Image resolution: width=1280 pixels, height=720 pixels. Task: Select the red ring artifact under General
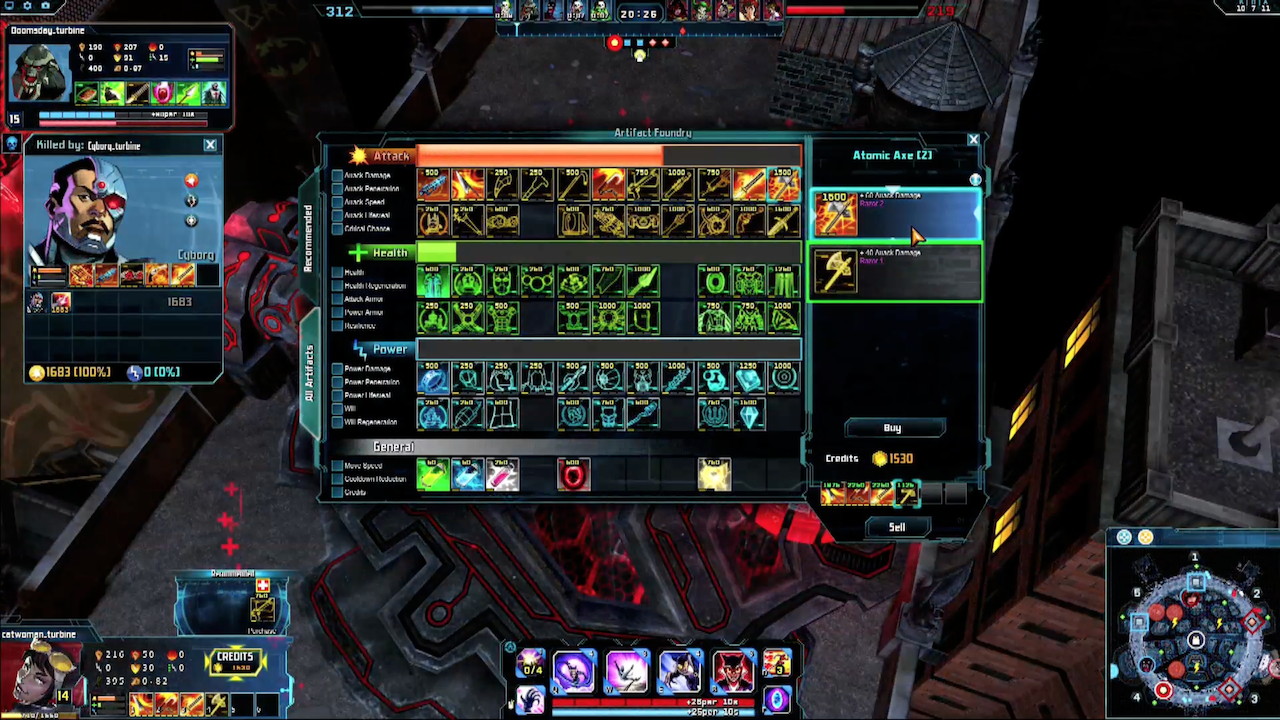[x=573, y=475]
